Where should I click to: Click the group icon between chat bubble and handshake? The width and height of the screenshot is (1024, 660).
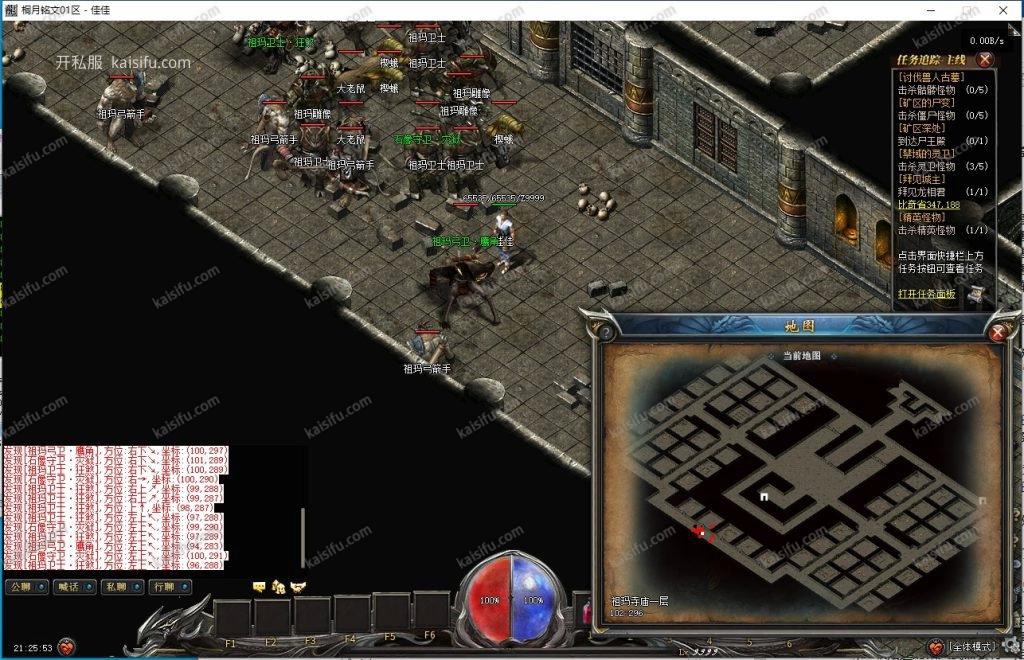(x=279, y=586)
